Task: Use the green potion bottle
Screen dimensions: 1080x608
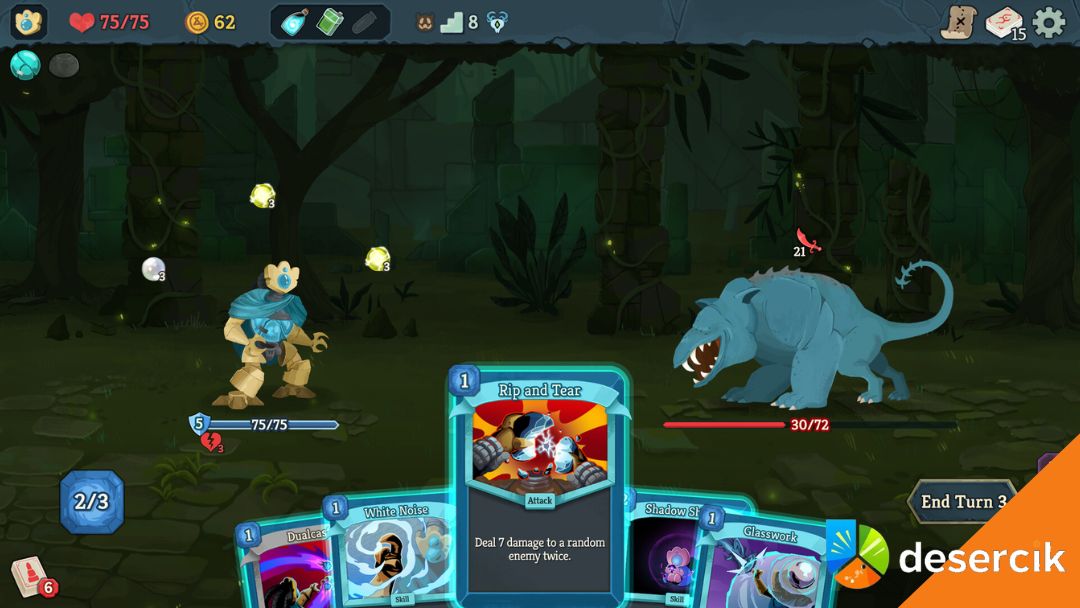Action: coord(330,22)
